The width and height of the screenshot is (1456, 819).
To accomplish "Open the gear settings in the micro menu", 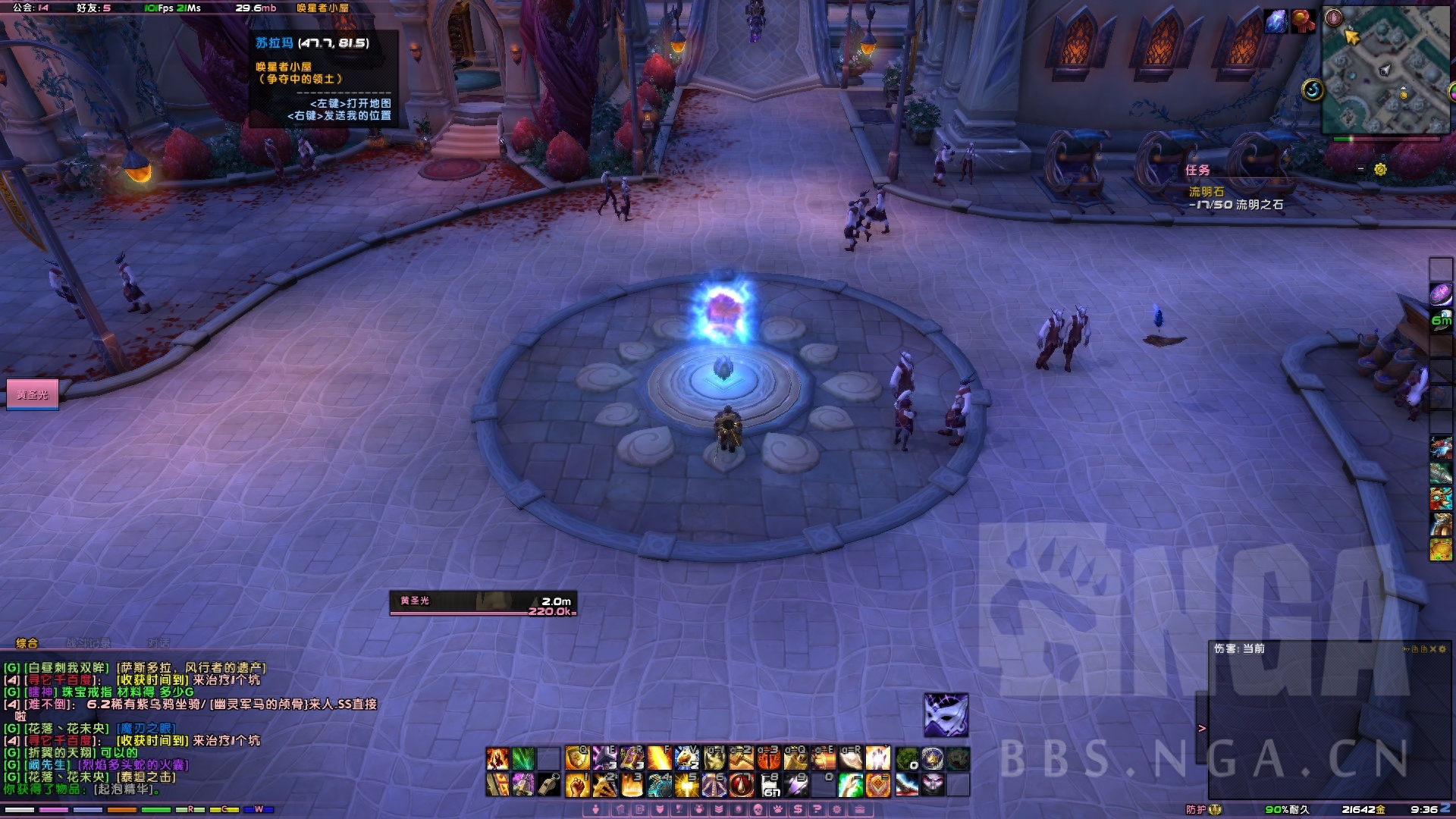I will click(x=837, y=810).
